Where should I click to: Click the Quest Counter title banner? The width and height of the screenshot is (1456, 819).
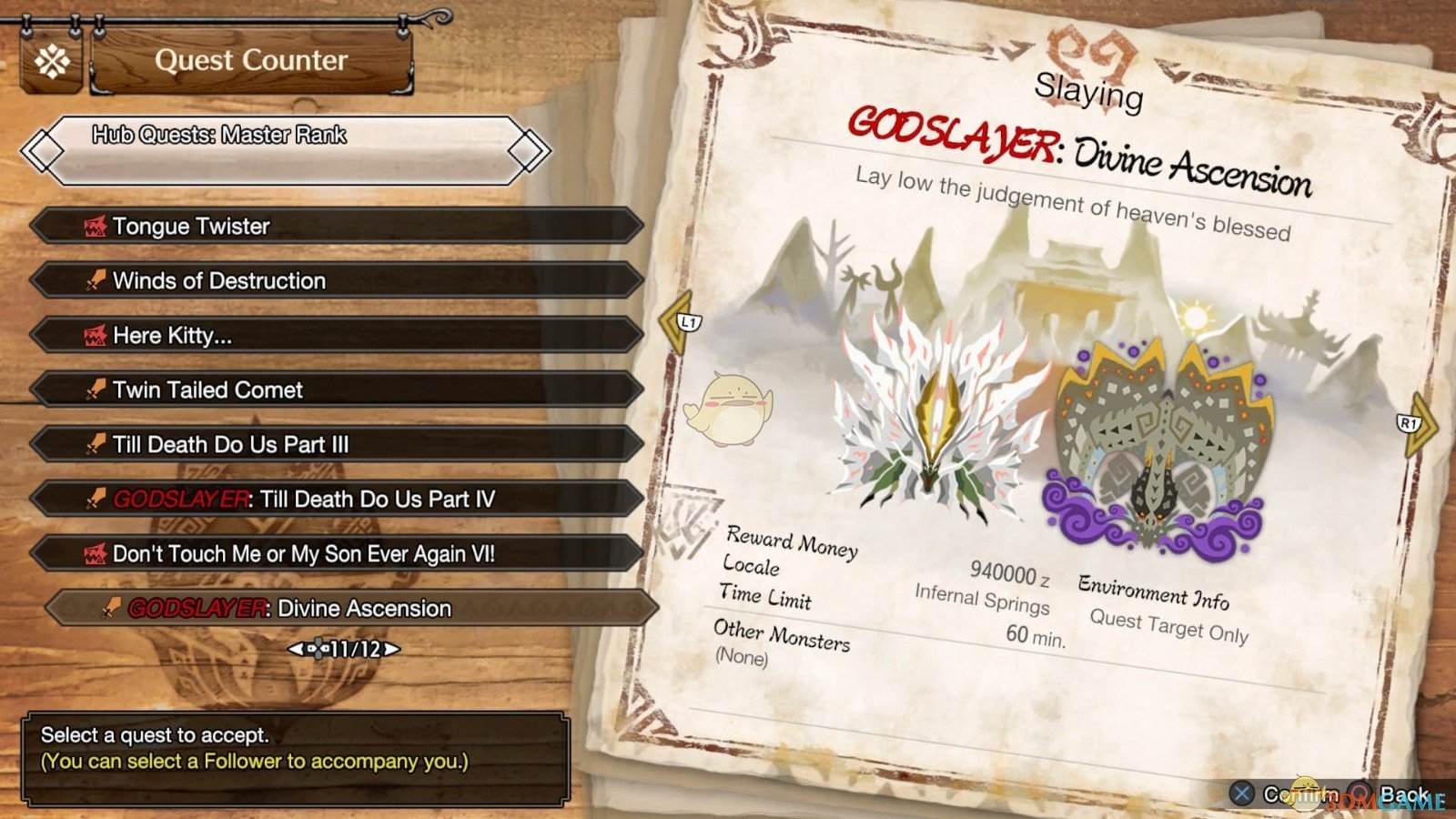tap(252, 60)
